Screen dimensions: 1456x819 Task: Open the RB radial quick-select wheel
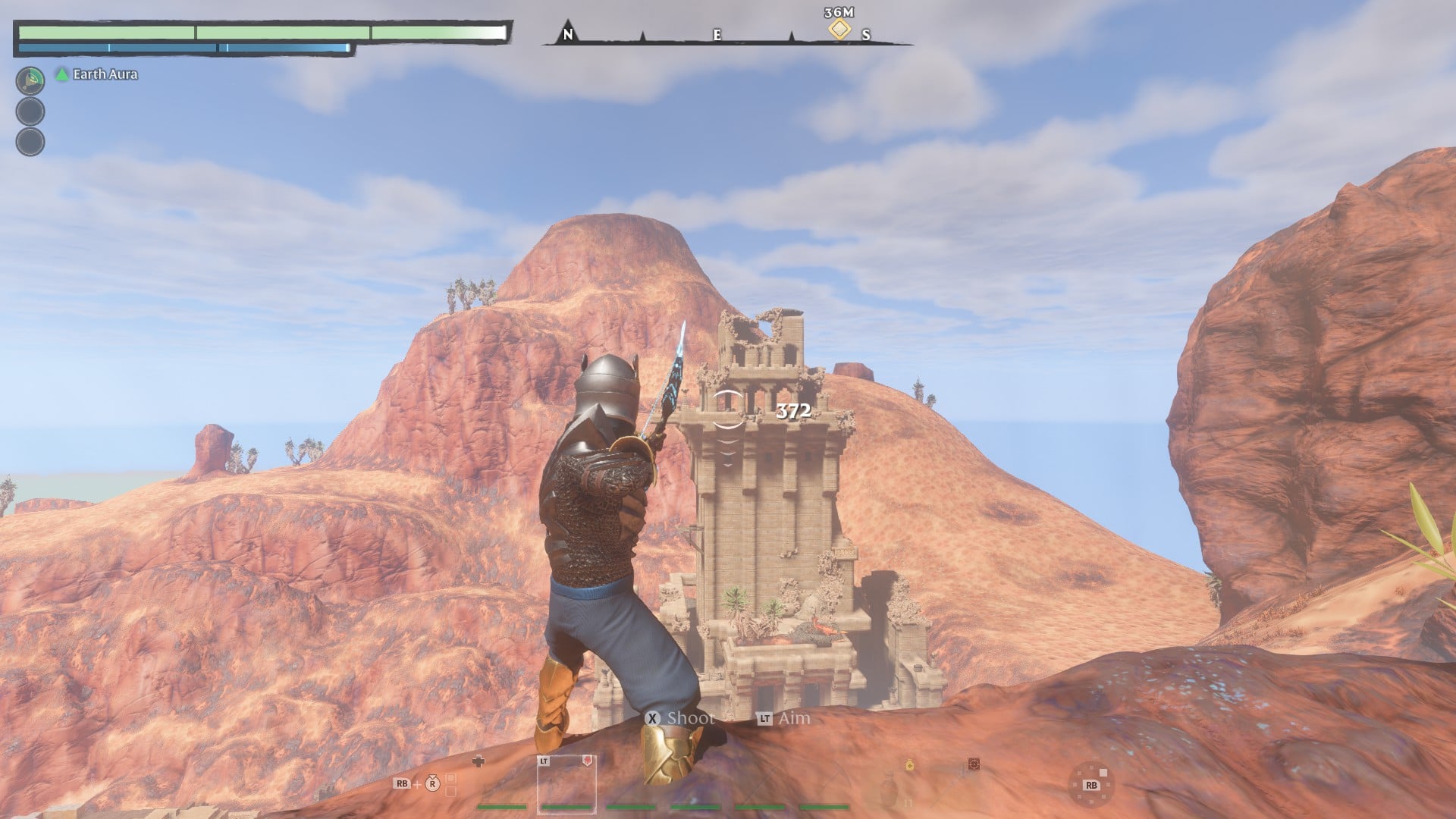pos(1092,783)
